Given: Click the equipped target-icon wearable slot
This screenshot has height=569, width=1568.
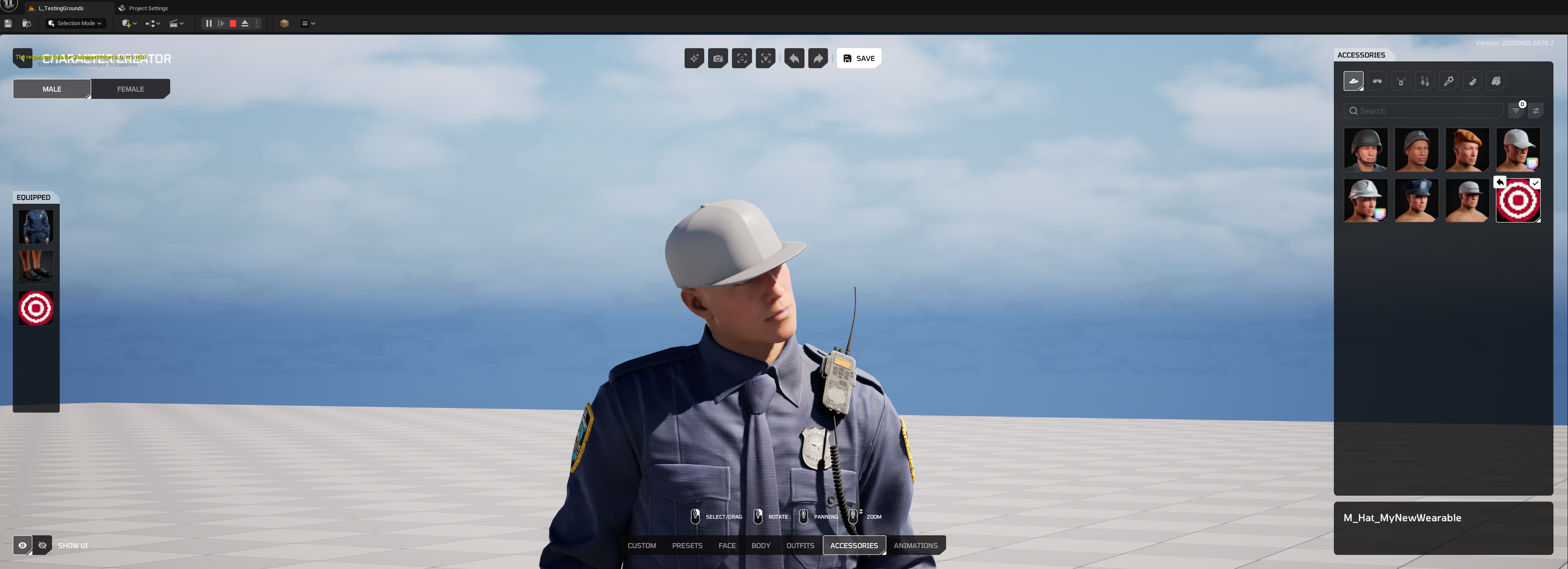Looking at the screenshot, I should point(35,308).
